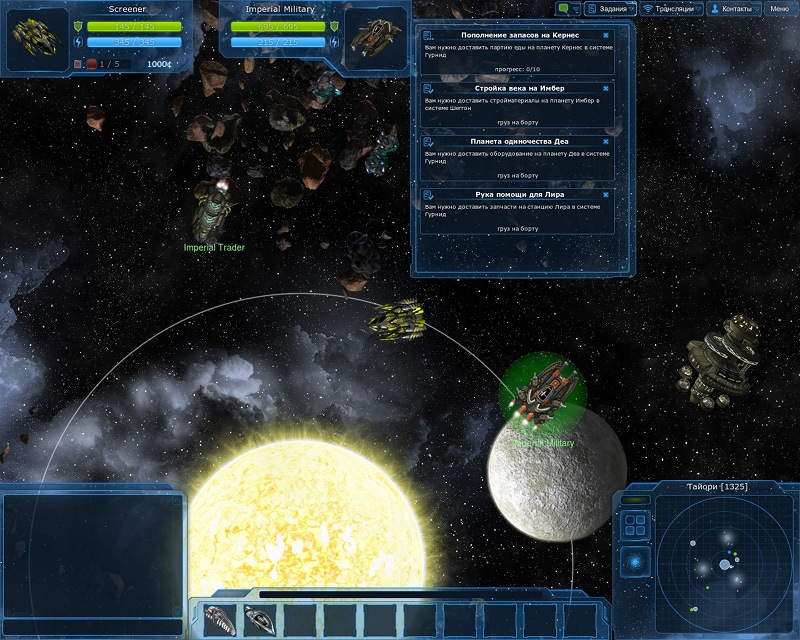Viewport: 800px width, 640px height.
Task: Open the Трансляции dropdown
Action: tap(673, 9)
